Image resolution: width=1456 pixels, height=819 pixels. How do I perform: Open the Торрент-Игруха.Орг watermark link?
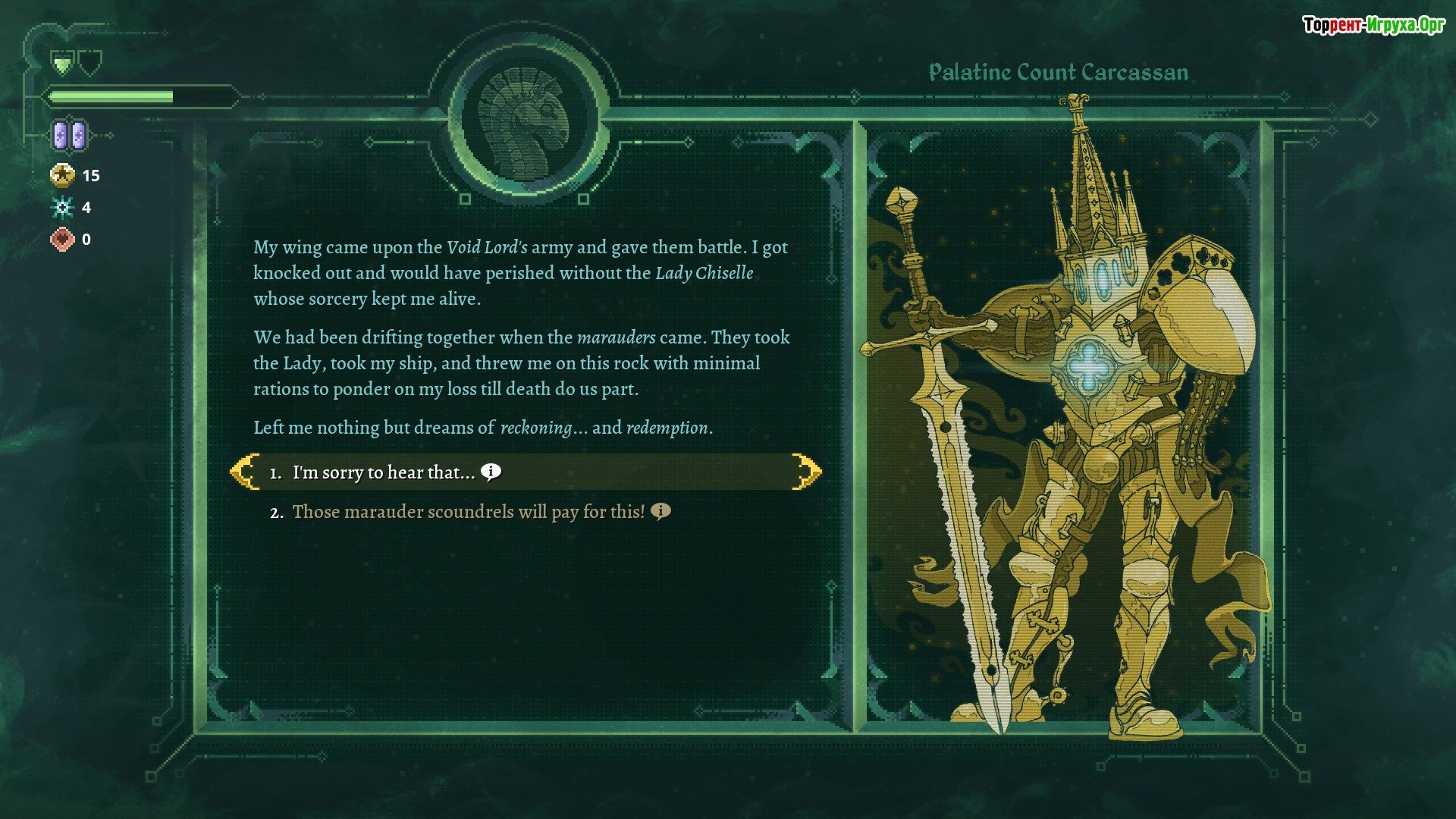(x=1373, y=25)
